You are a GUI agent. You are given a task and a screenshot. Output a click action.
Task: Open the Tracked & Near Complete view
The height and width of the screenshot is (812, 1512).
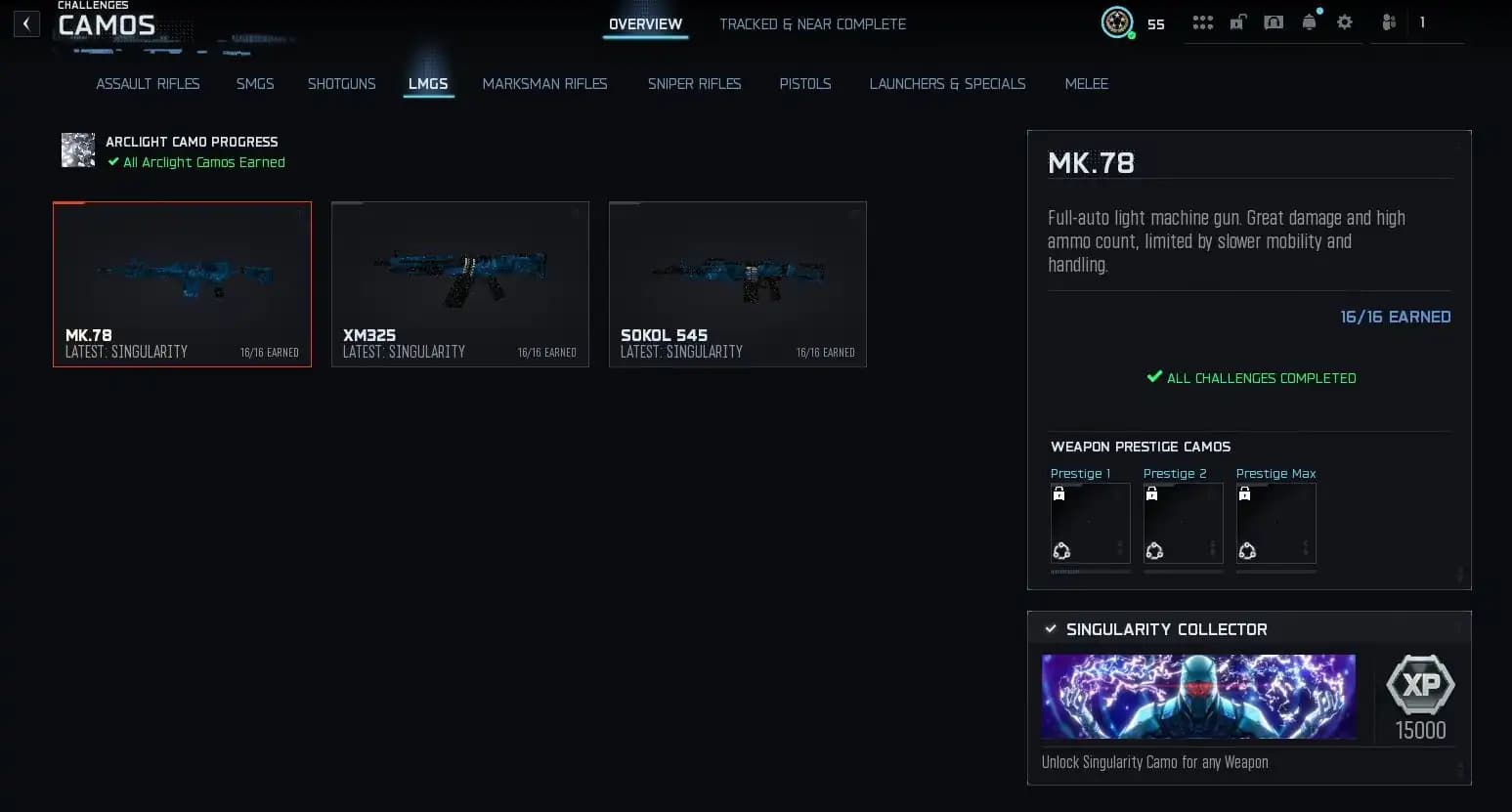812,23
